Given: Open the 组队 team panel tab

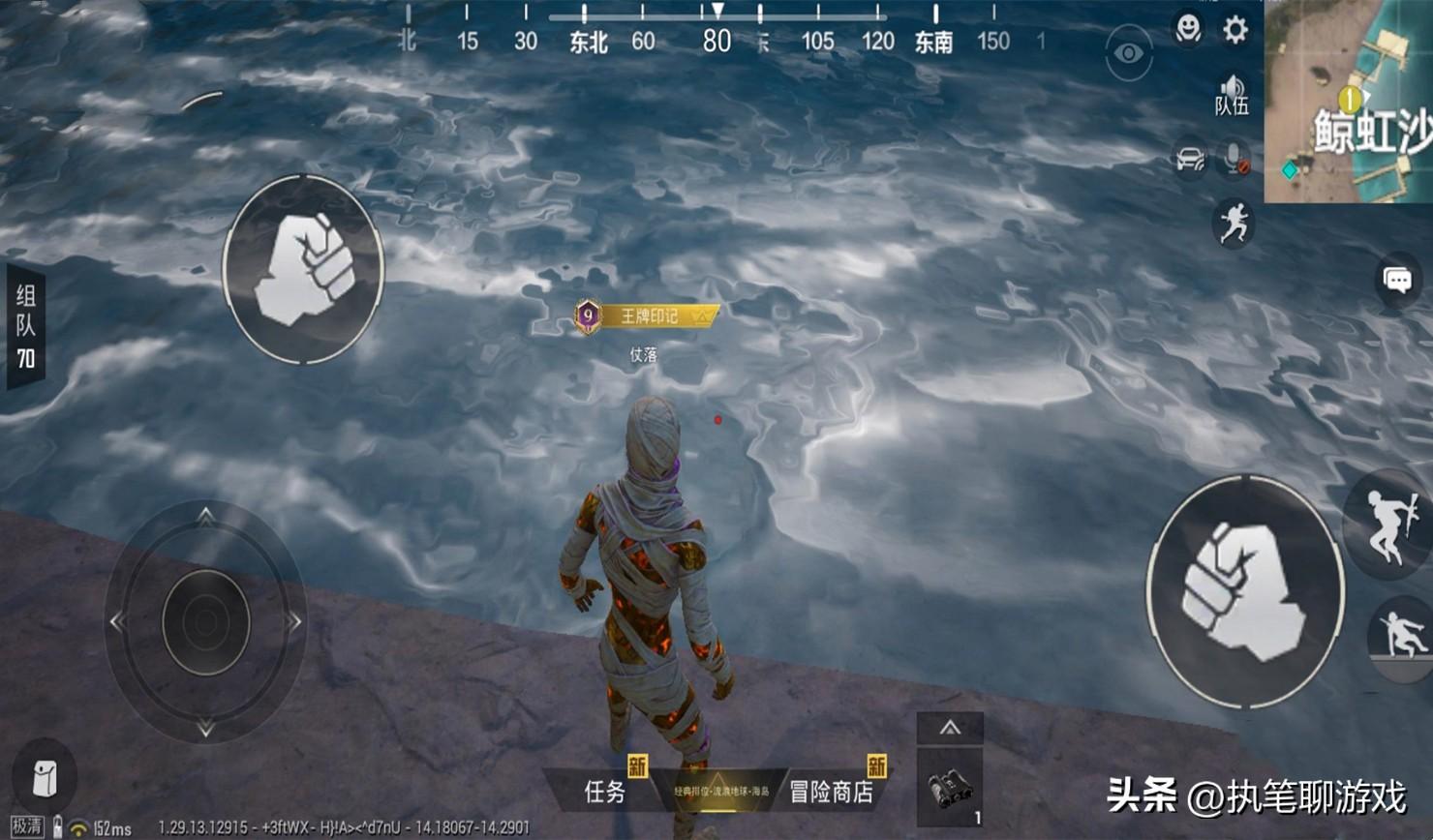Looking at the screenshot, I should pos(25,326).
